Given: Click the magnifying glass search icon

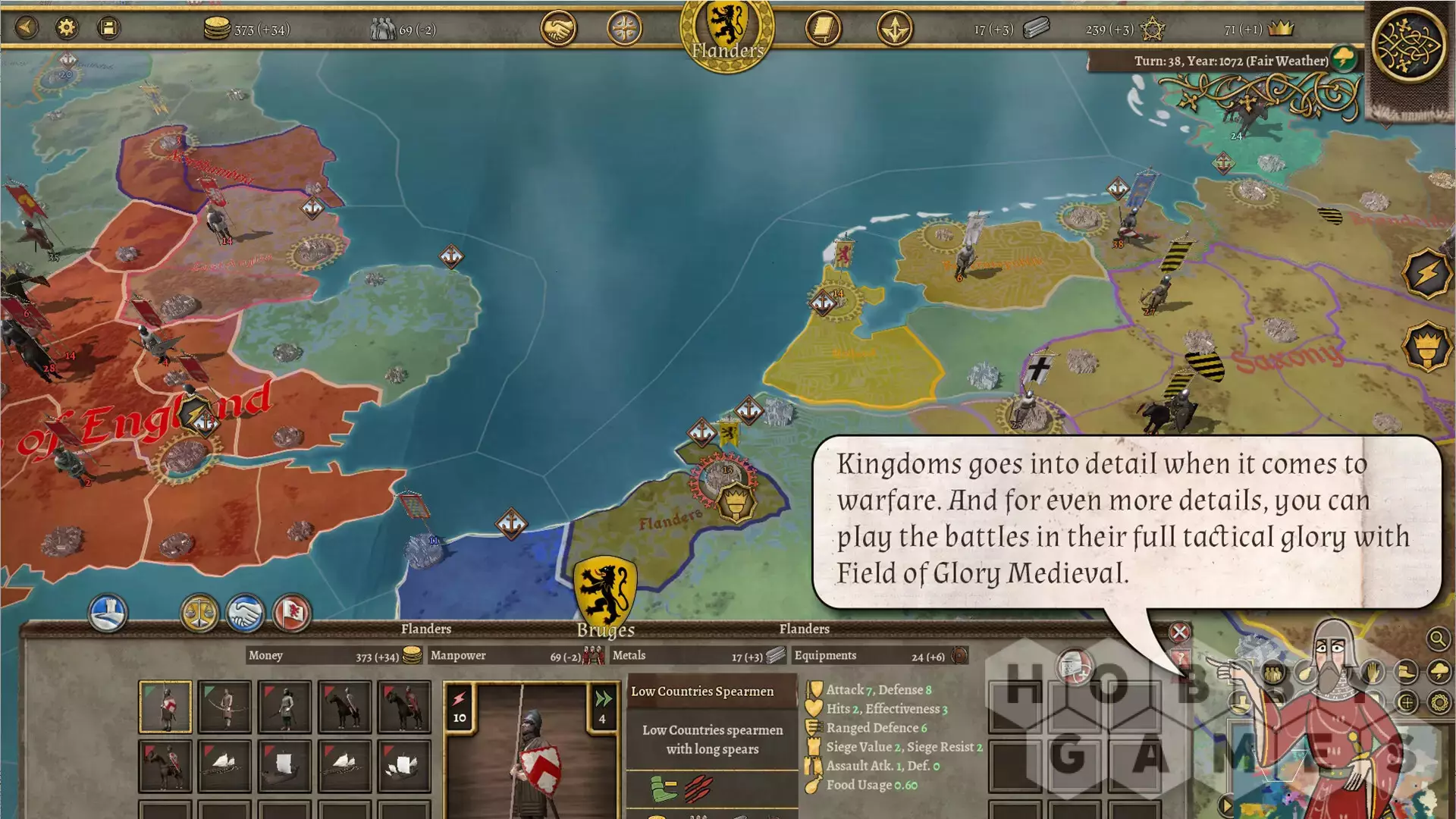Looking at the screenshot, I should (x=1437, y=639).
